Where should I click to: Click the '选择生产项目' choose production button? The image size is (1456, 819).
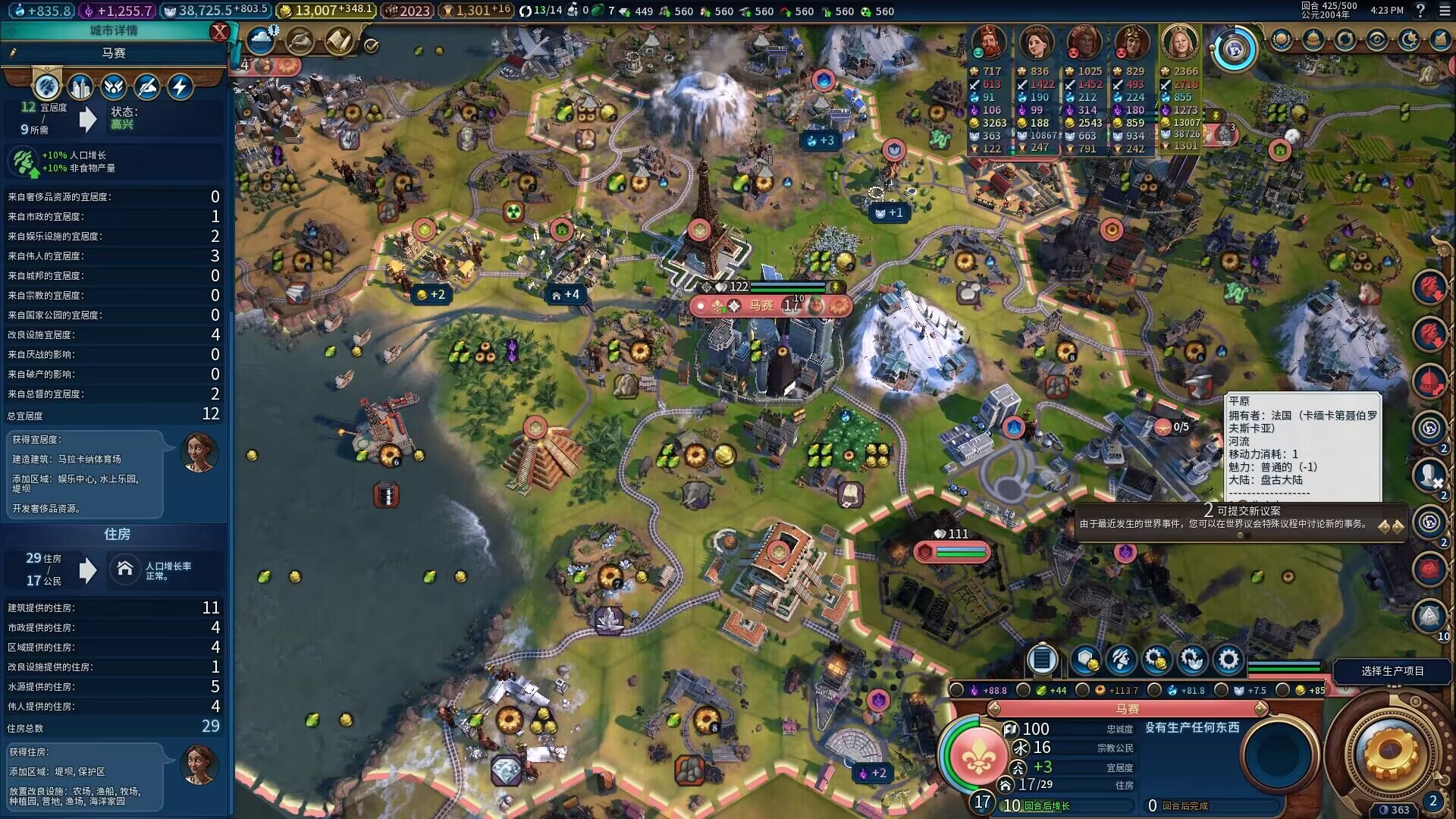coord(1392,671)
